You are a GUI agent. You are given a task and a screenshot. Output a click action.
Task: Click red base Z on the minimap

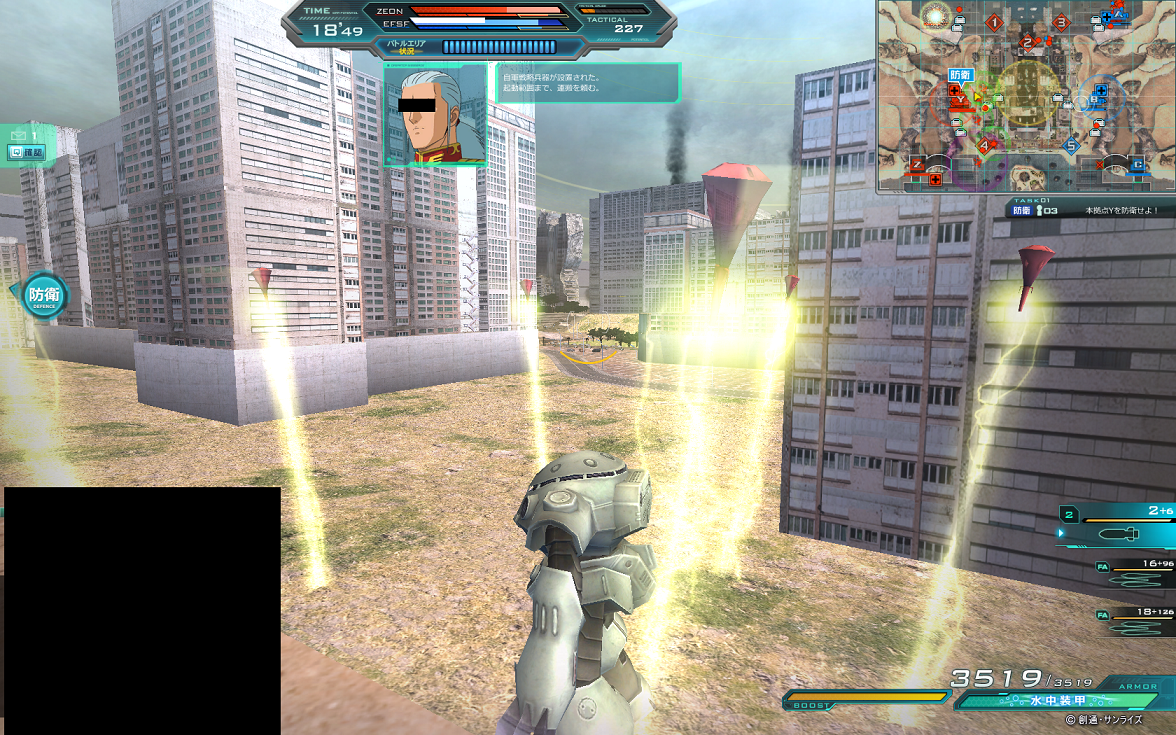click(x=916, y=165)
